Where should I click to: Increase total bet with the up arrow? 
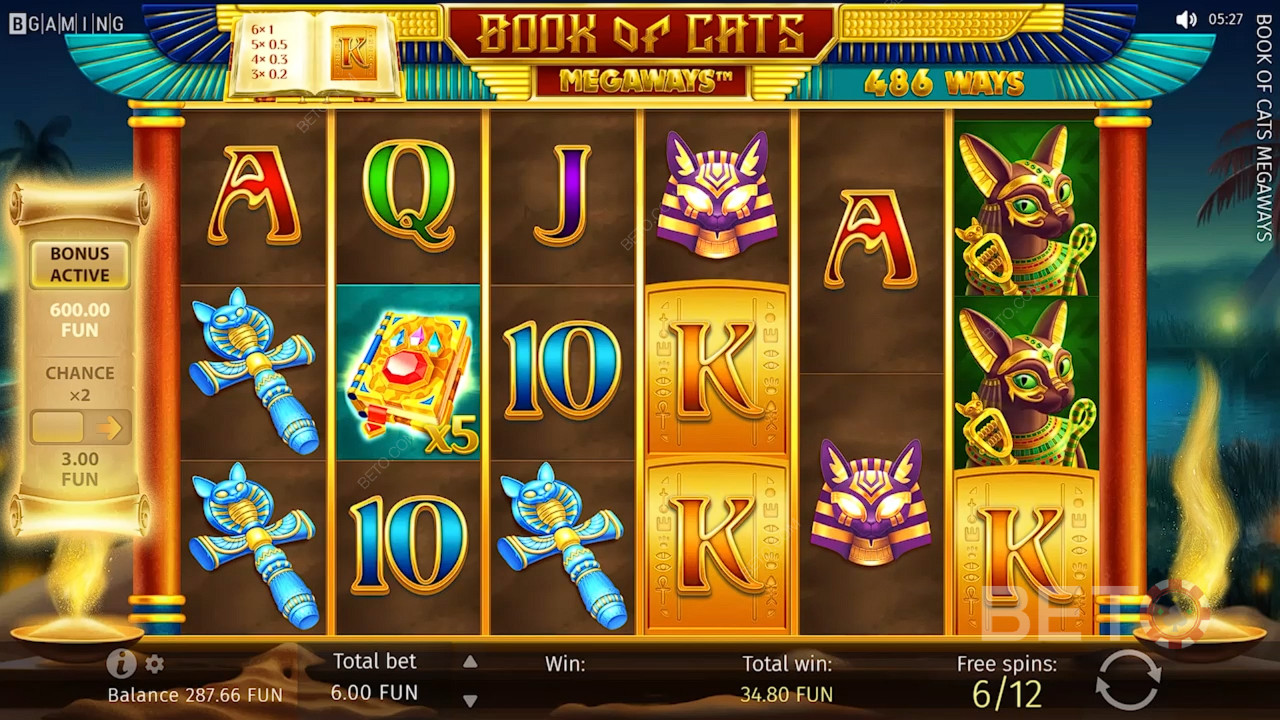point(470,662)
